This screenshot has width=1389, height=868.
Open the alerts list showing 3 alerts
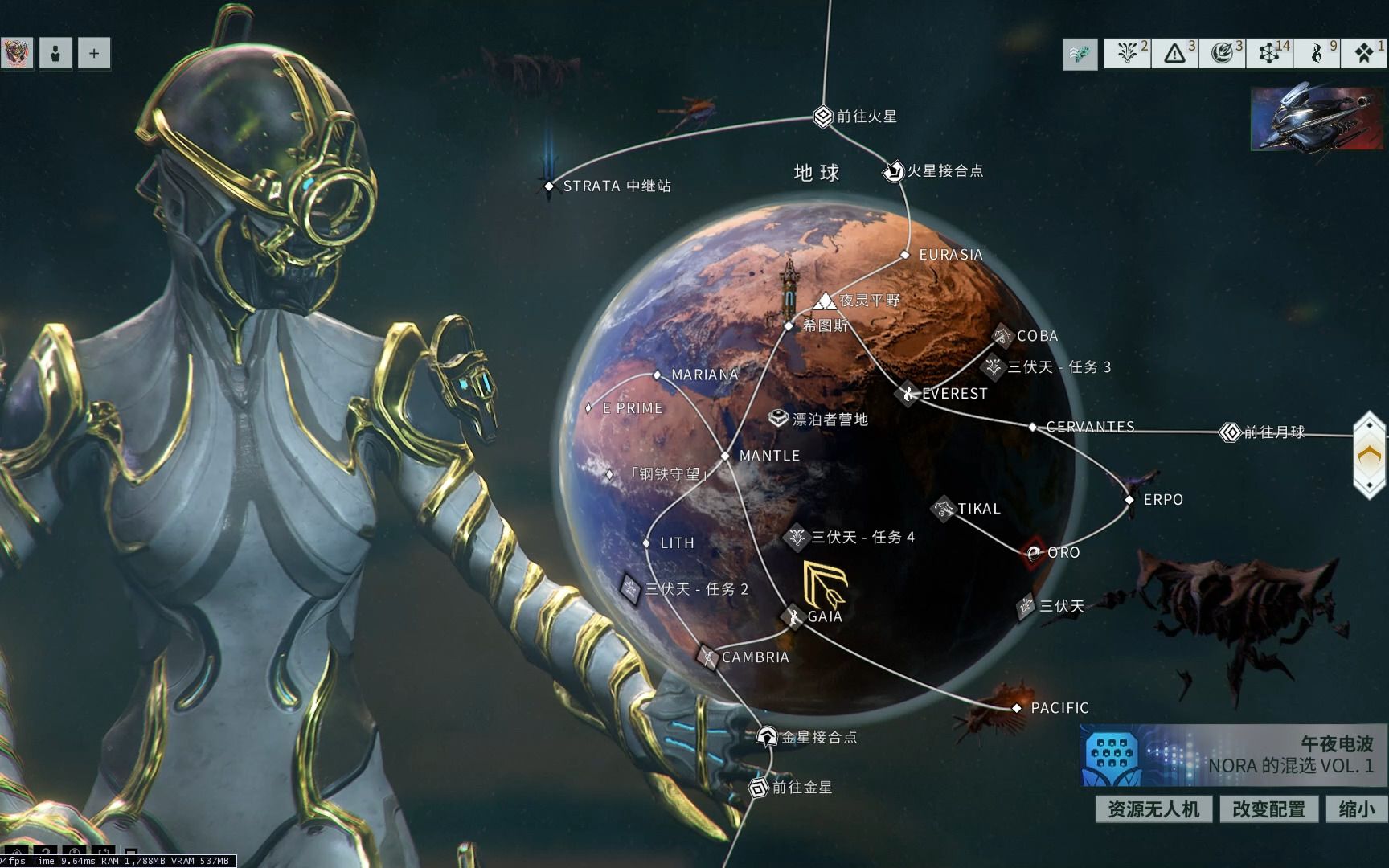point(1173,54)
